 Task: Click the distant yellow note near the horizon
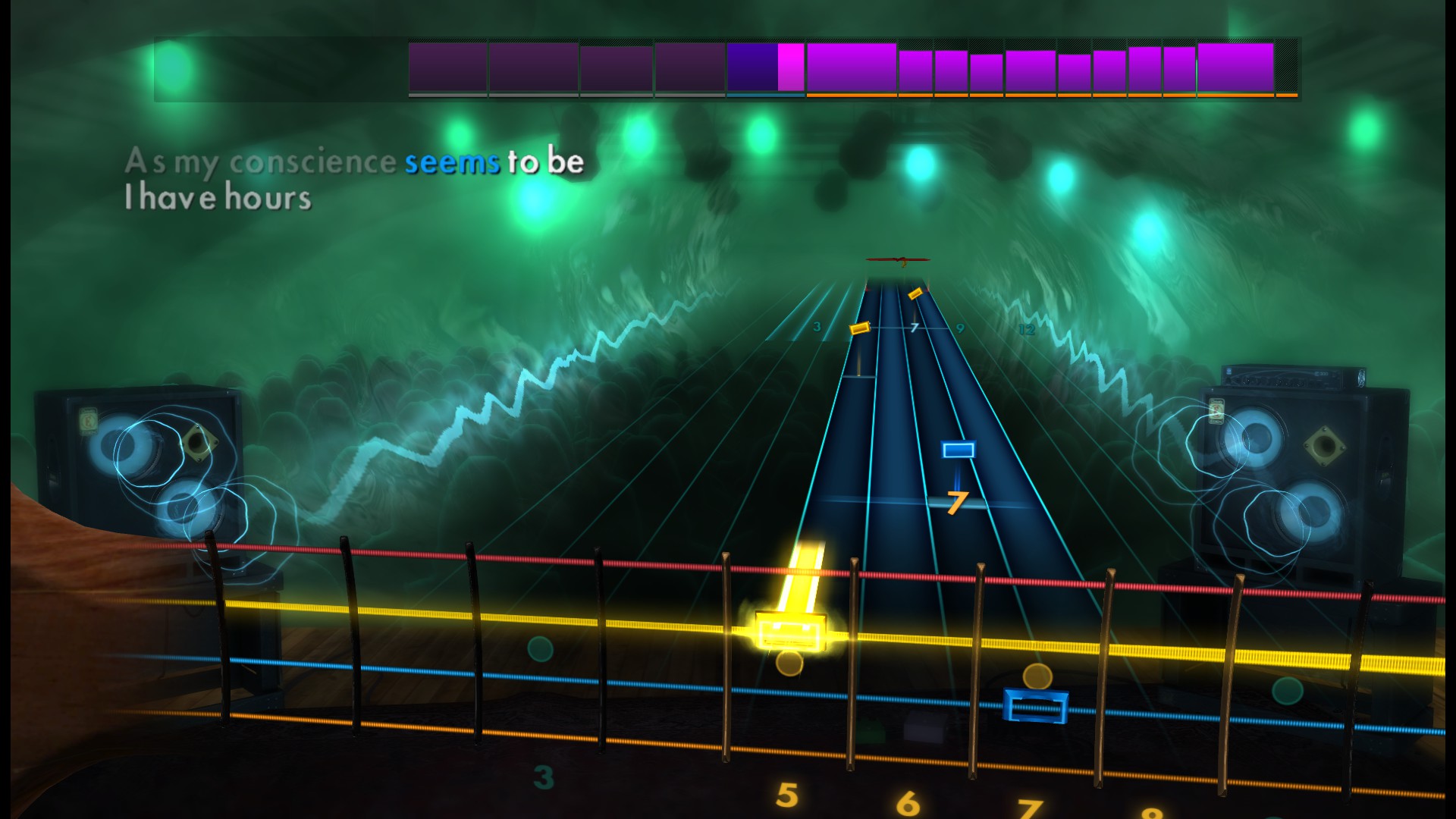point(915,295)
